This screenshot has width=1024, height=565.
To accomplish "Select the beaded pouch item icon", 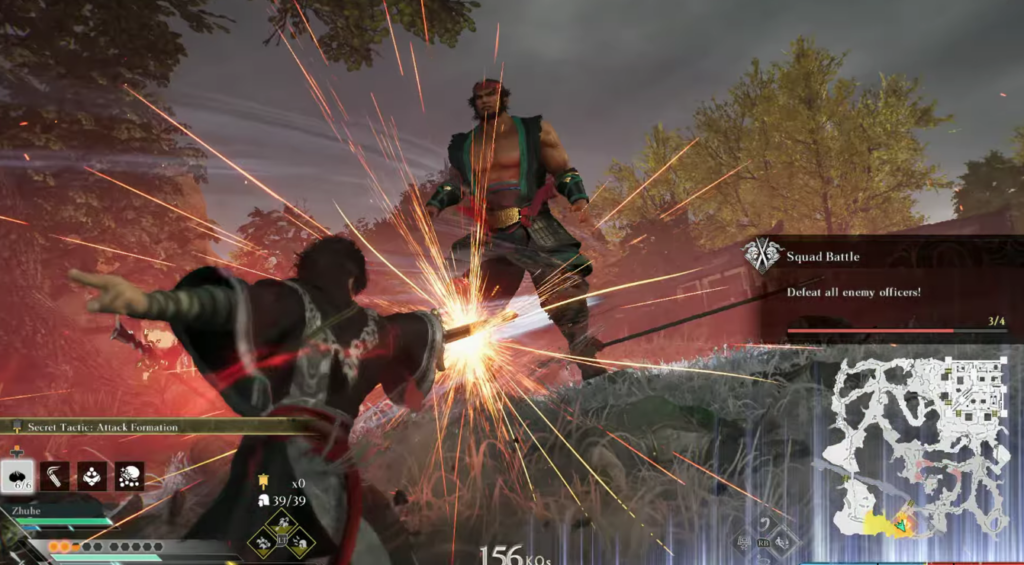I will (x=92, y=476).
